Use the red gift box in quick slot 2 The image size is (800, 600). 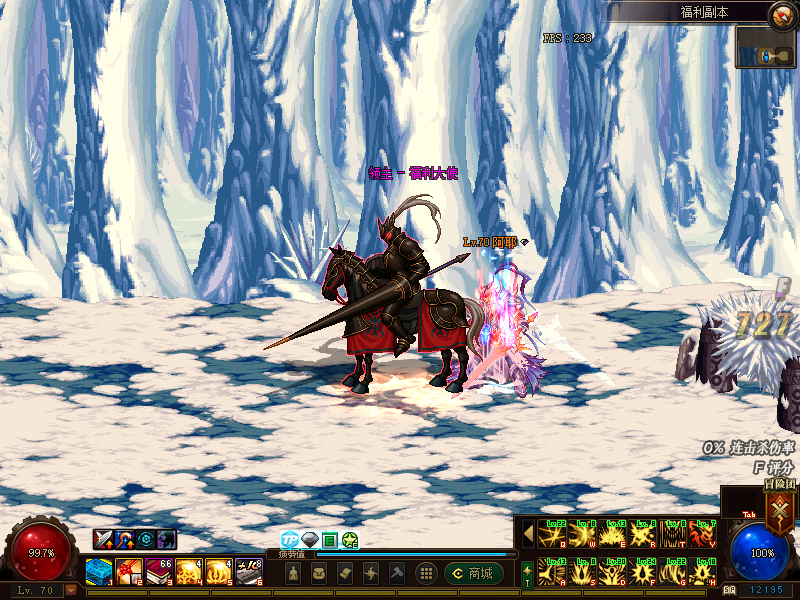(129, 571)
